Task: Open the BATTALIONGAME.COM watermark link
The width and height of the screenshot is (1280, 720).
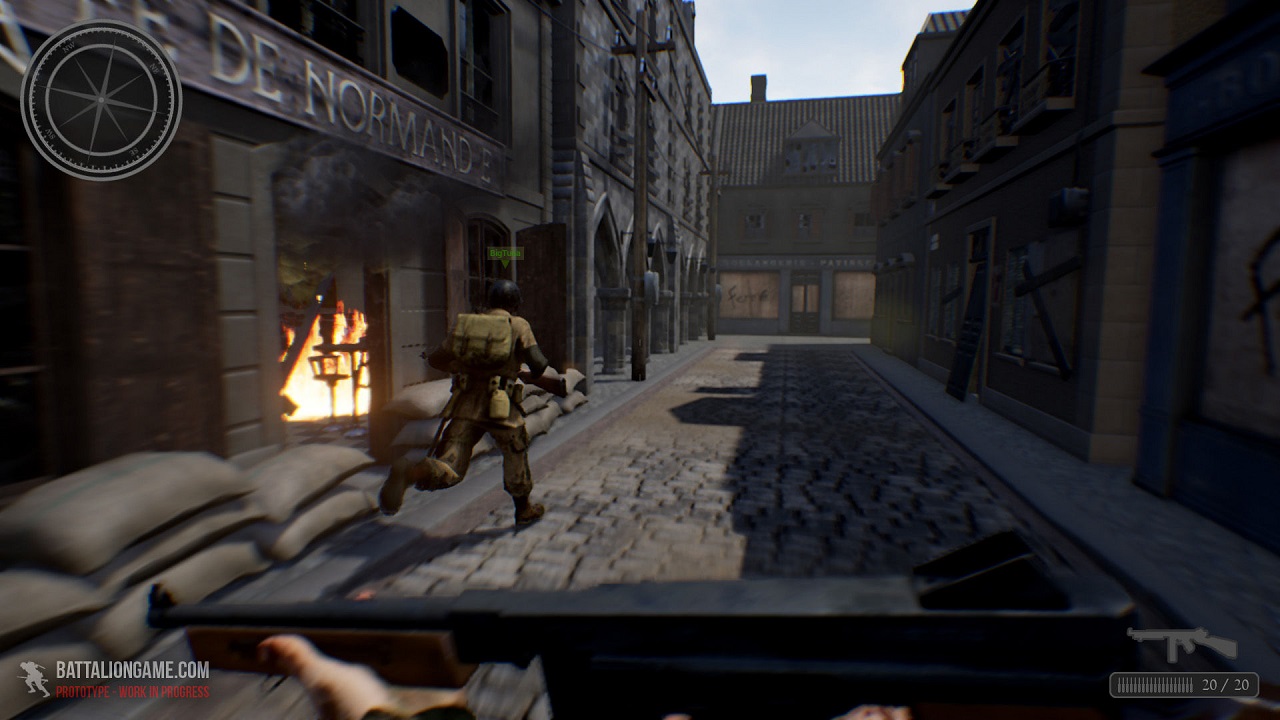Action: (132, 670)
